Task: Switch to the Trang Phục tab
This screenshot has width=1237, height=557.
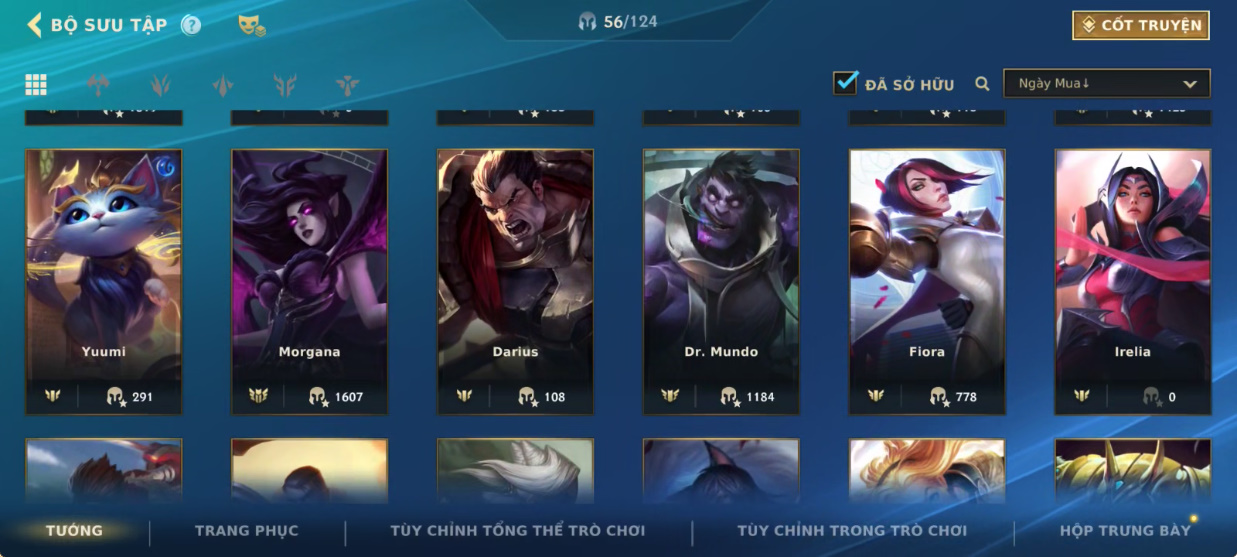Action: pyautogui.click(x=246, y=531)
